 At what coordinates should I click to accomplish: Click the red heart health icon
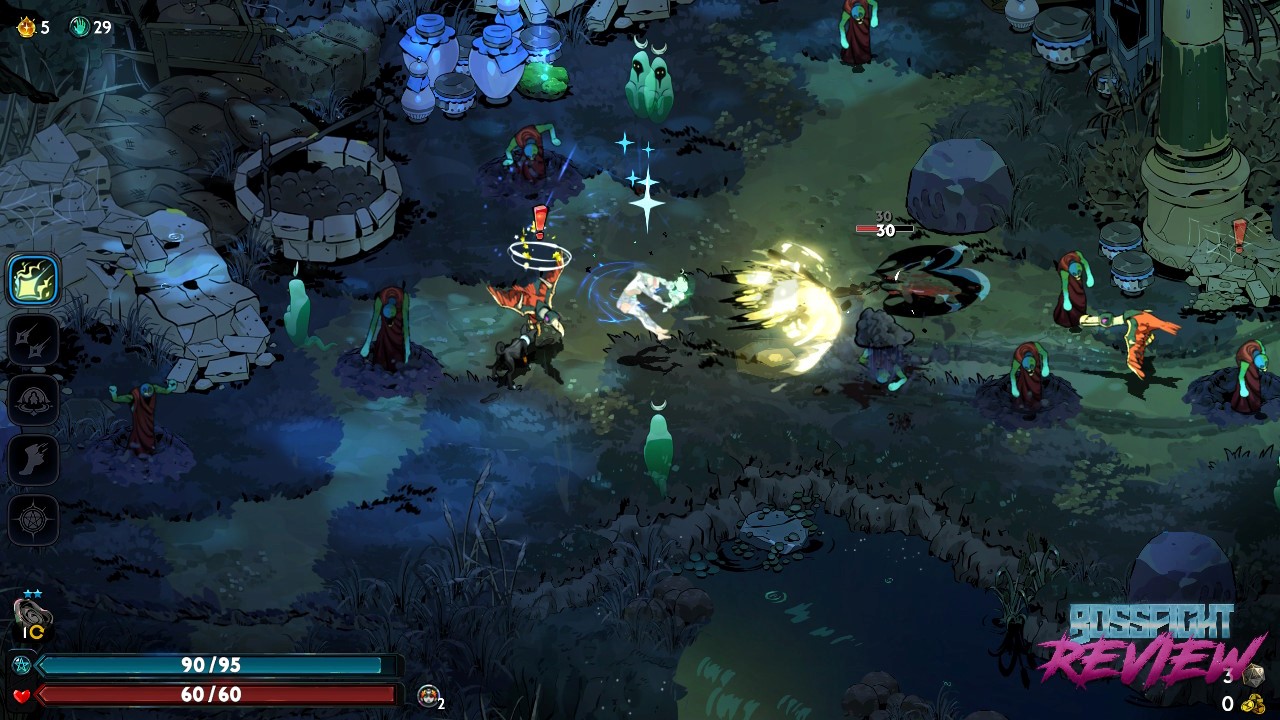(x=21, y=695)
